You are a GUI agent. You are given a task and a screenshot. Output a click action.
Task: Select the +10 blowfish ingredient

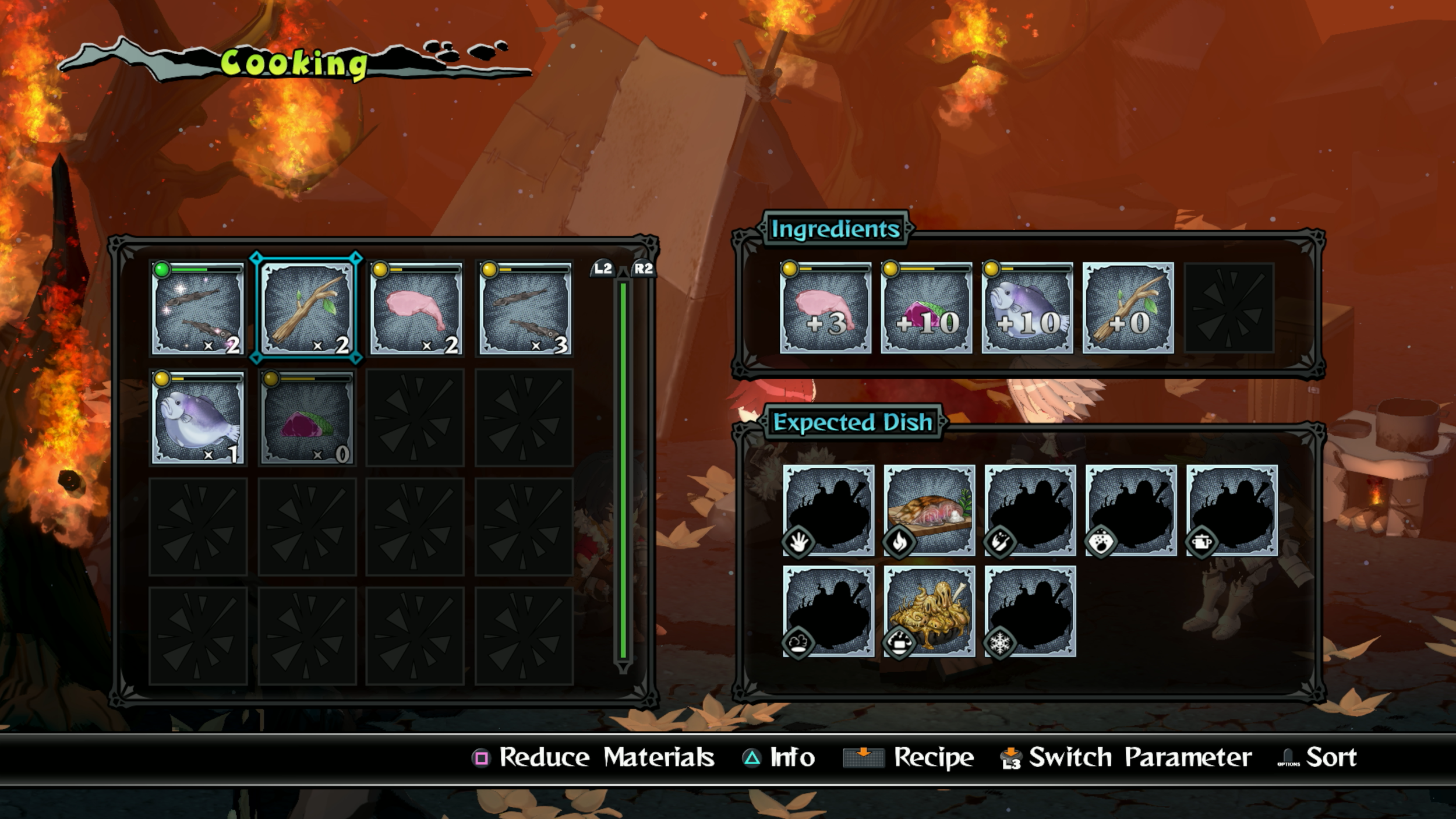pos(1027,308)
